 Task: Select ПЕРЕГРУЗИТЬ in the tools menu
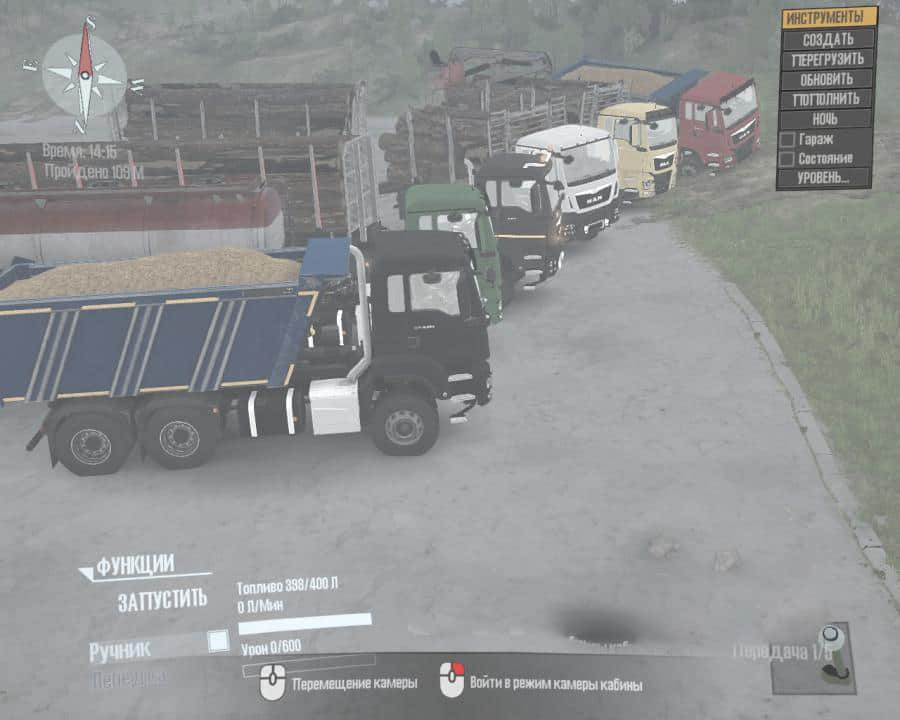(x=827, y=59)
